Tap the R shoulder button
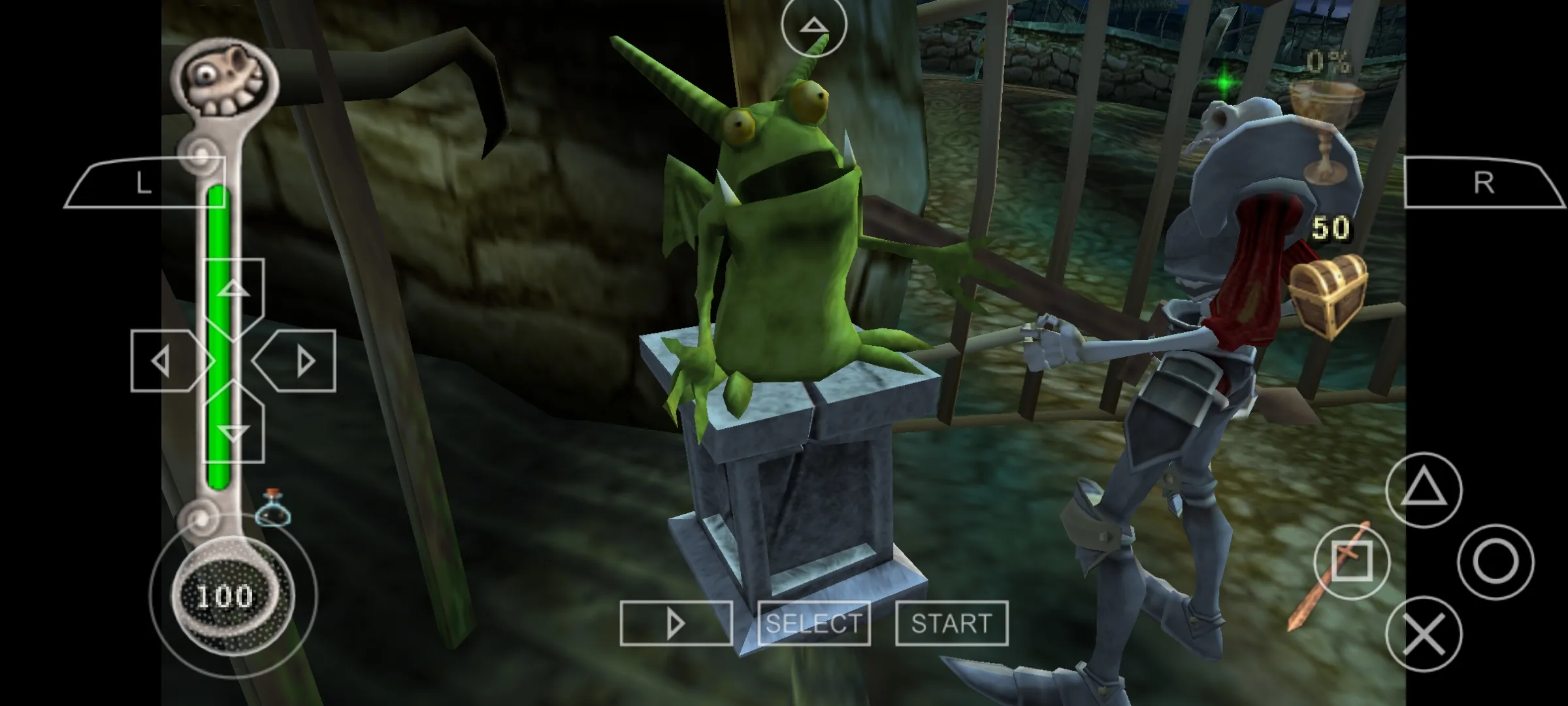Screen dimensions: 1568x706 (1484, 184)
